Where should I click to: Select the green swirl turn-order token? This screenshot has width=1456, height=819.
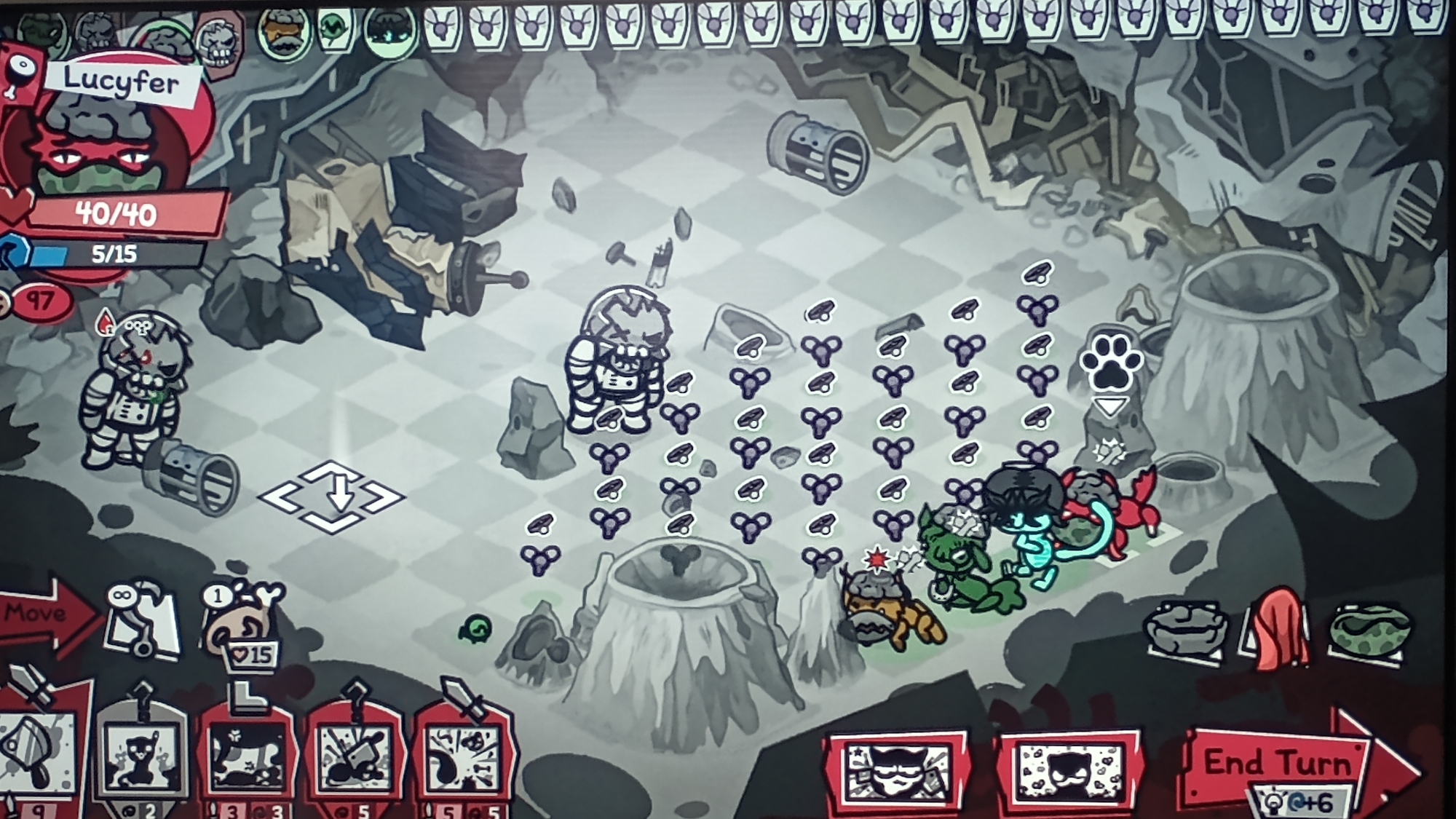[x=334, y=31]
